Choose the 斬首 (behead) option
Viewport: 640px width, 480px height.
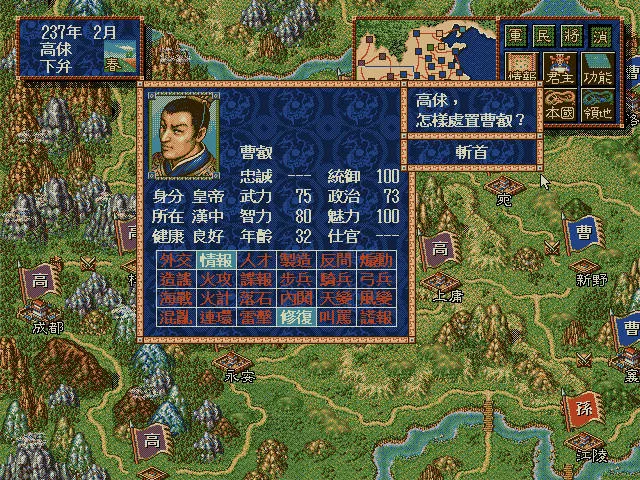[472, 152]
